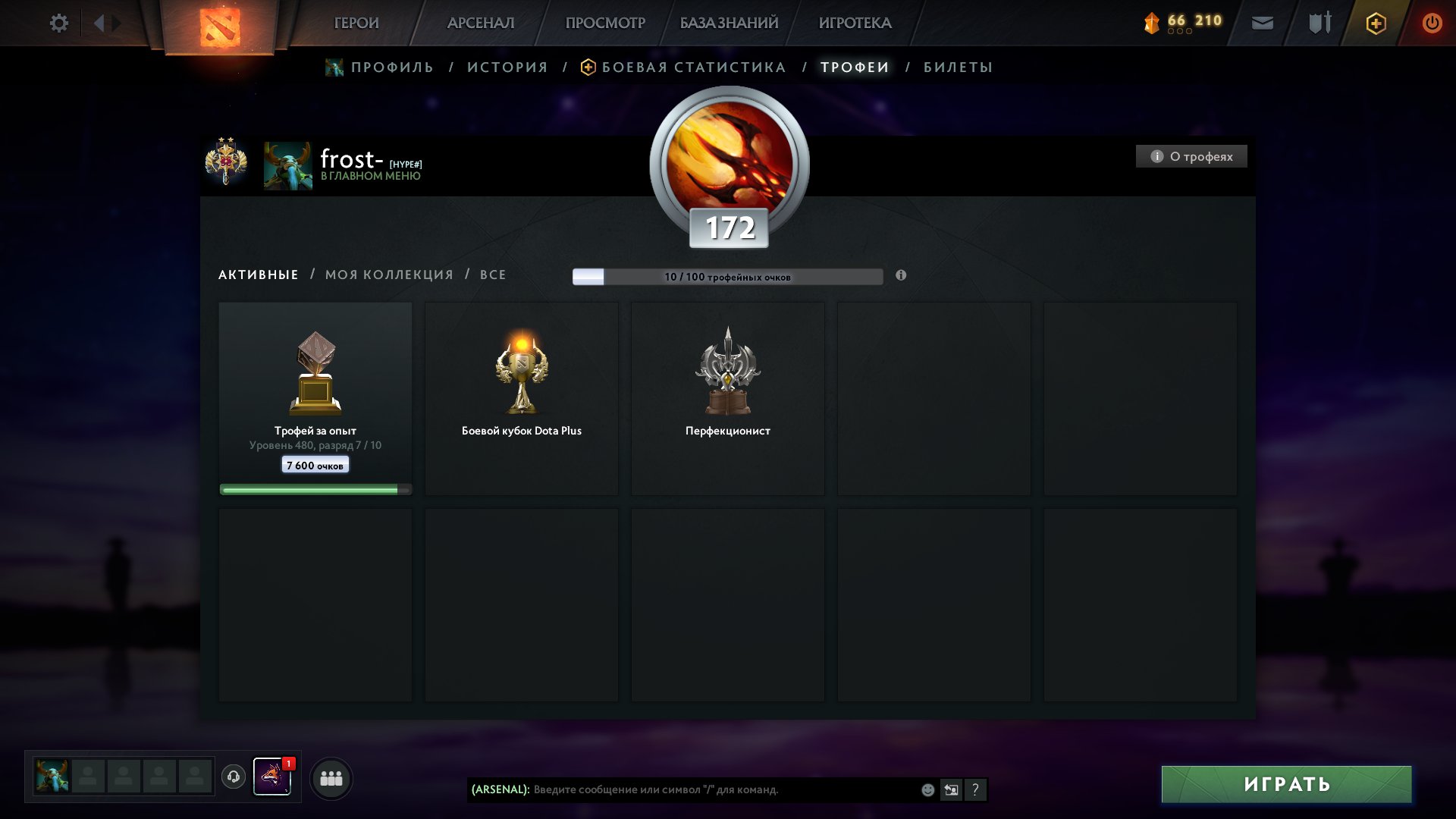
Task: Open the АРСЕНАЛ menu
Action: pos(481,24)
